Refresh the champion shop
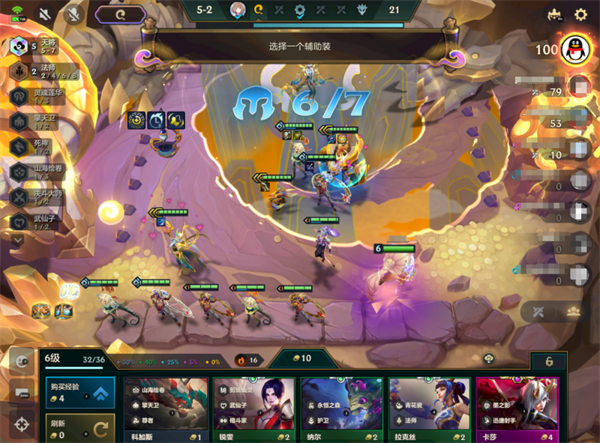The image size is (600, 443). [x=78, y=427]
